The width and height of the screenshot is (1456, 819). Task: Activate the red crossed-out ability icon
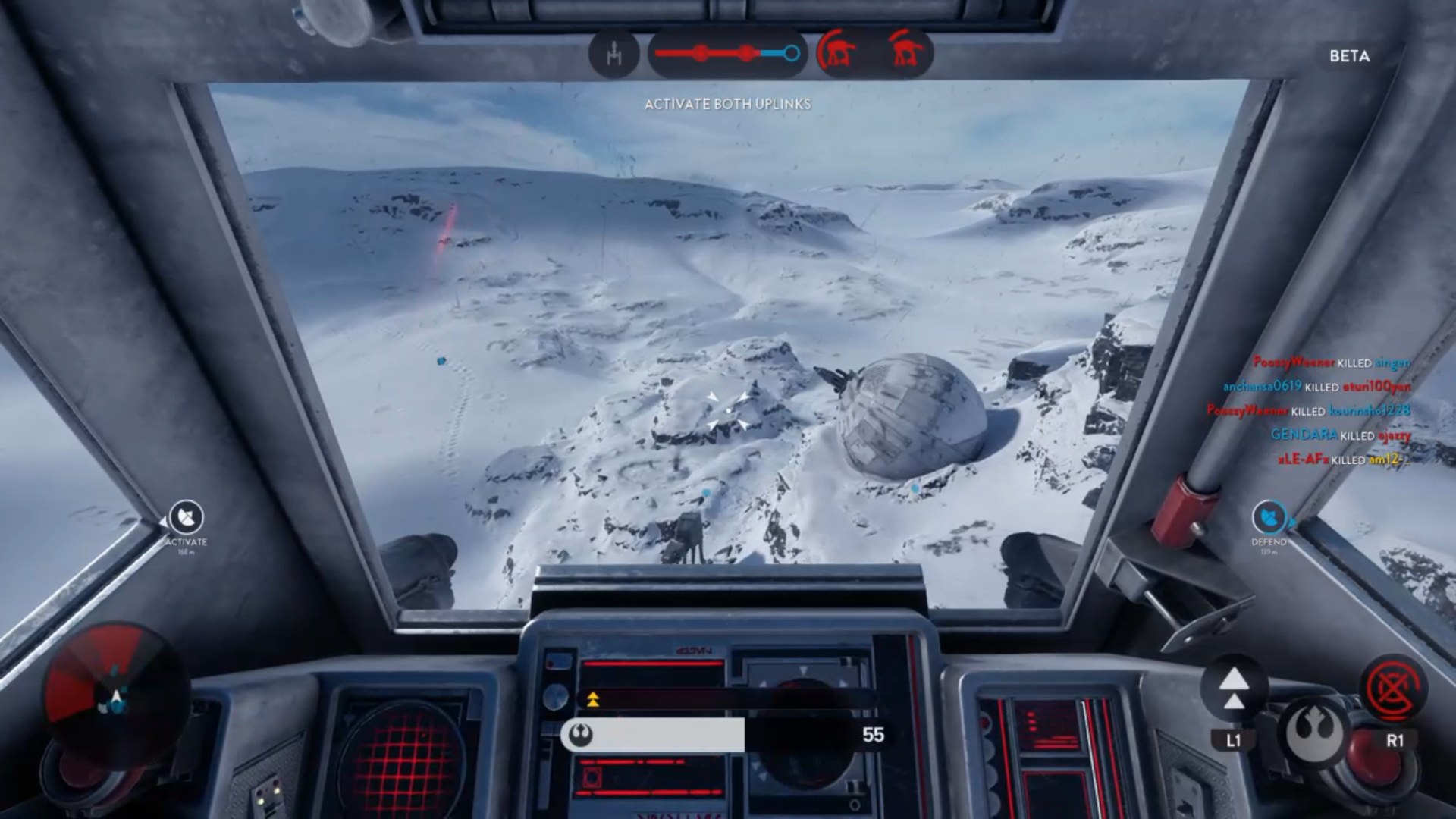point(1394,689)
